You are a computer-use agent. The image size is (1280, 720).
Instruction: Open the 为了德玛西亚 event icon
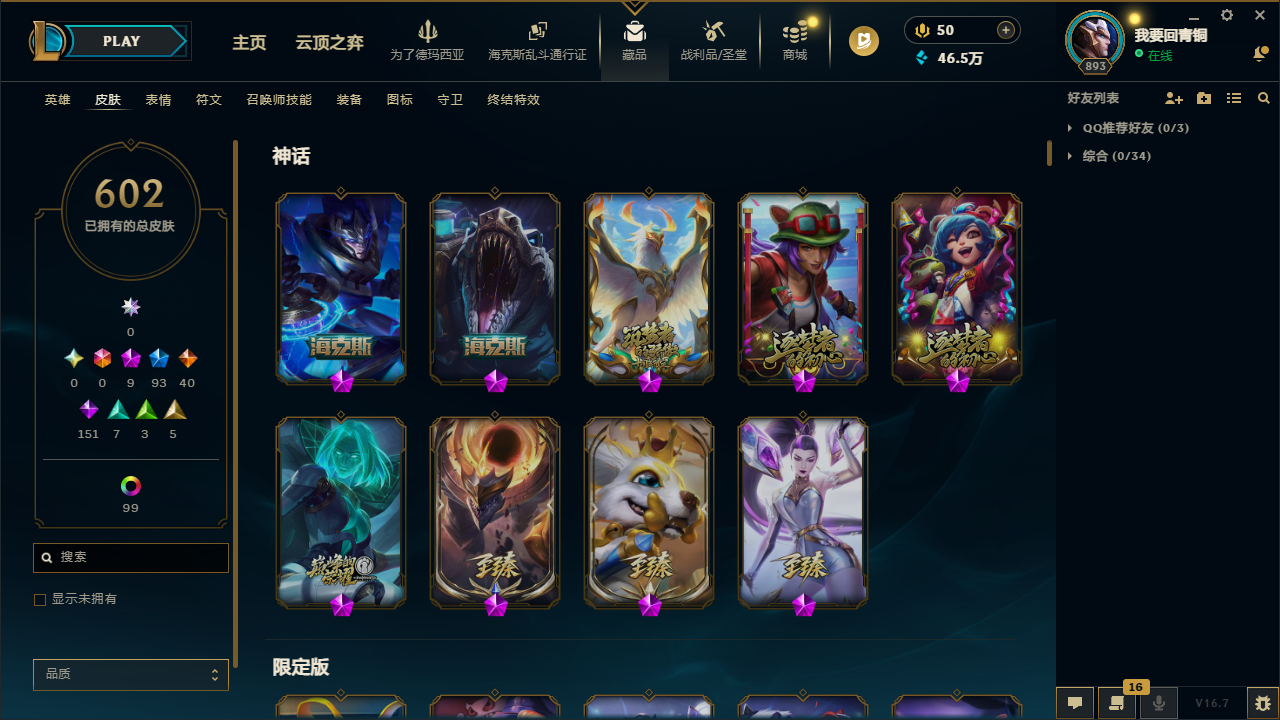(427, 40)
